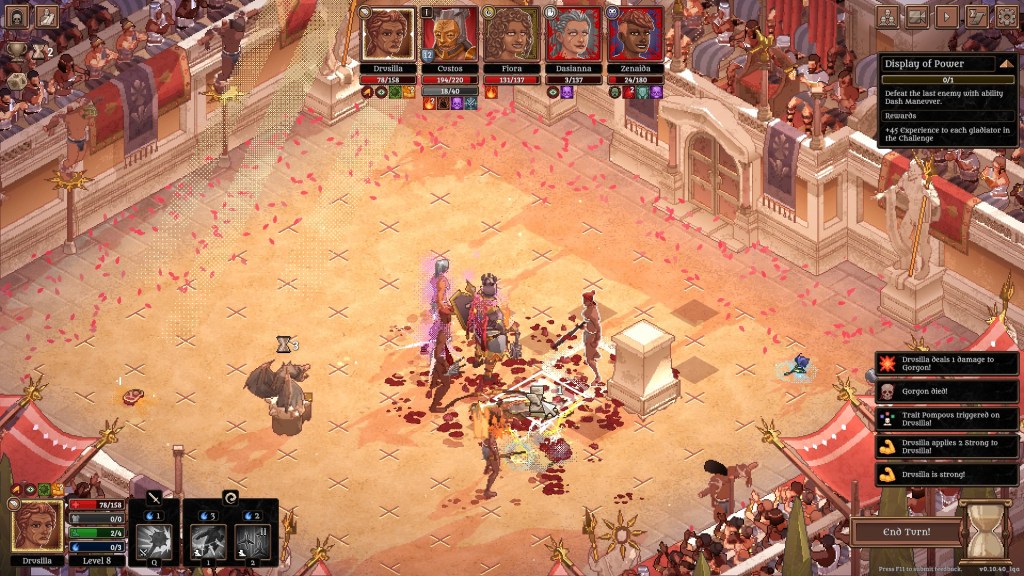Open the settings gear menu
Screen dimensions: 1024x576
tap(1005, 17)
